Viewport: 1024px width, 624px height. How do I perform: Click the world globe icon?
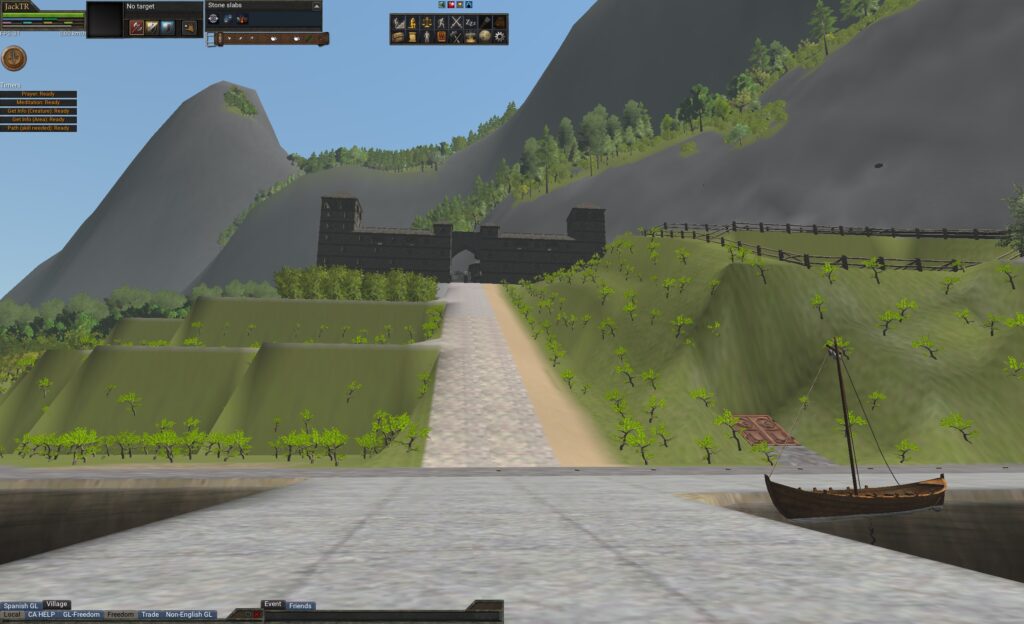pos(485,37)
